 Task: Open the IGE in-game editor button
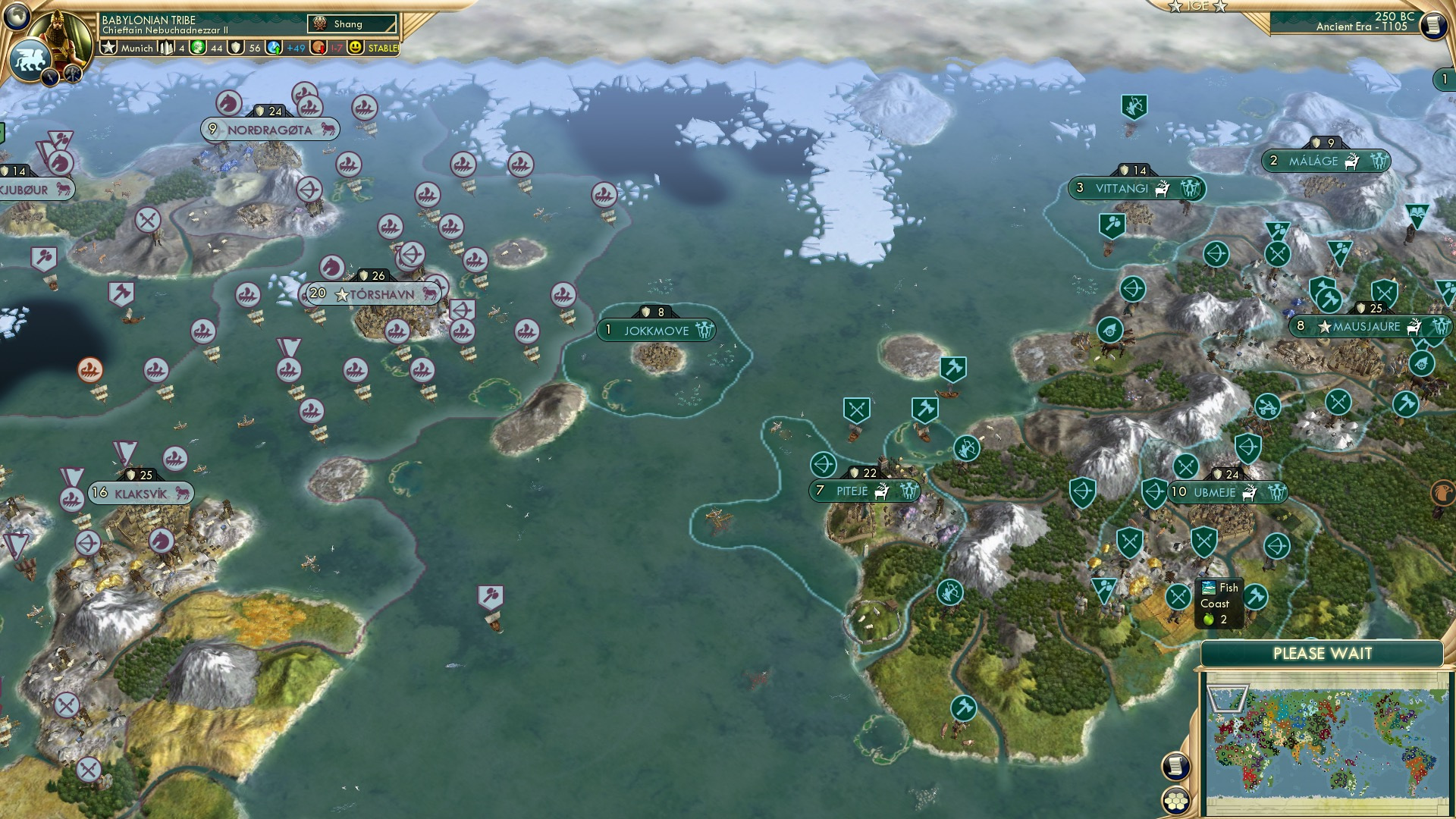(1197, 6)
